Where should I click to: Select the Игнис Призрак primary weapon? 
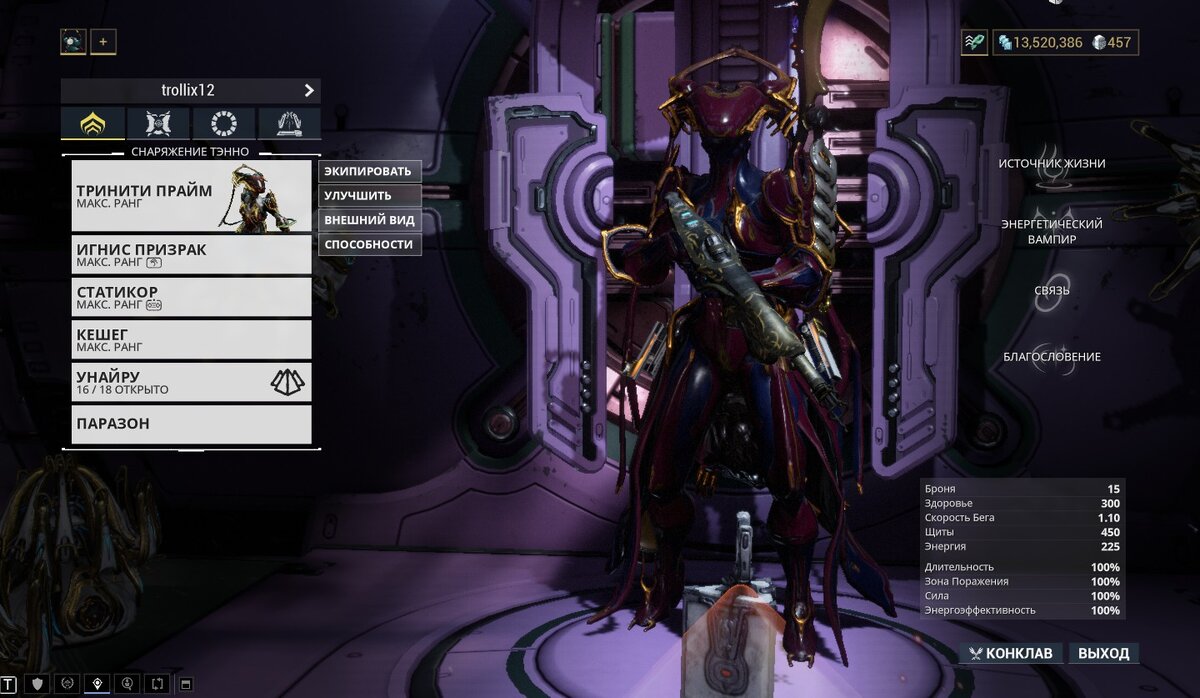[191, 254]
